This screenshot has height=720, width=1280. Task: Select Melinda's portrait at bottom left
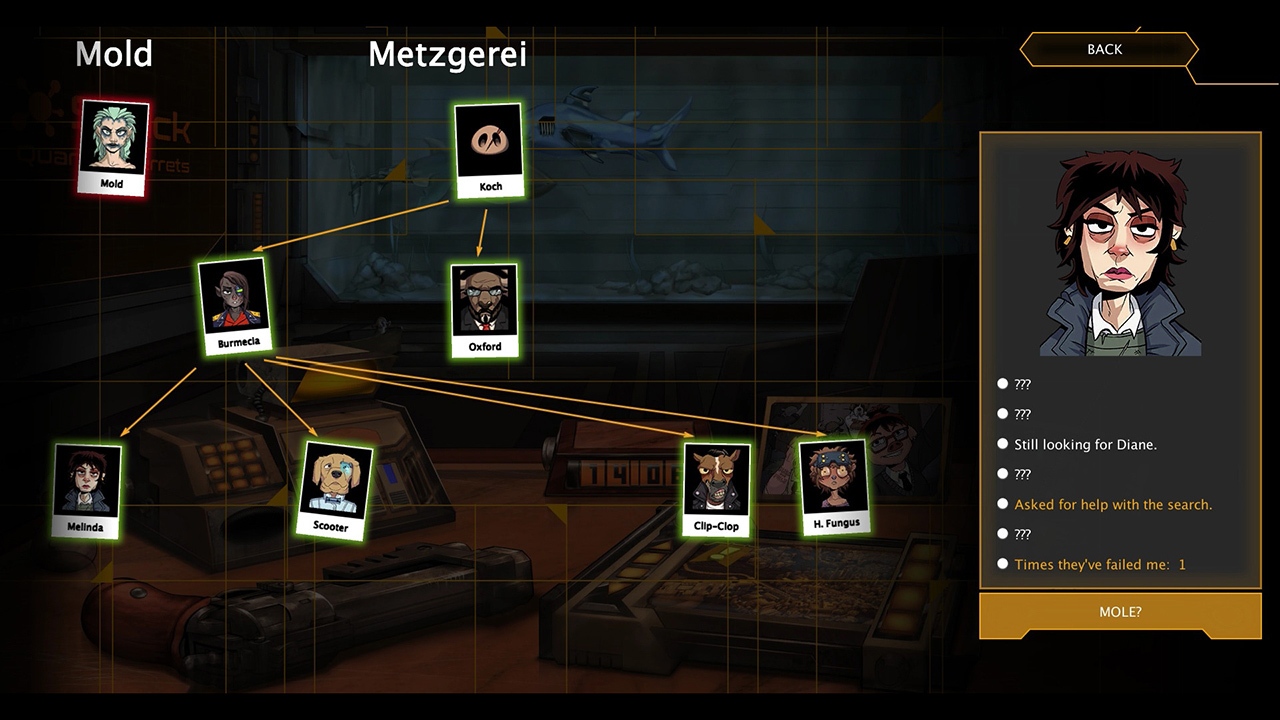(x=86, y=489)
